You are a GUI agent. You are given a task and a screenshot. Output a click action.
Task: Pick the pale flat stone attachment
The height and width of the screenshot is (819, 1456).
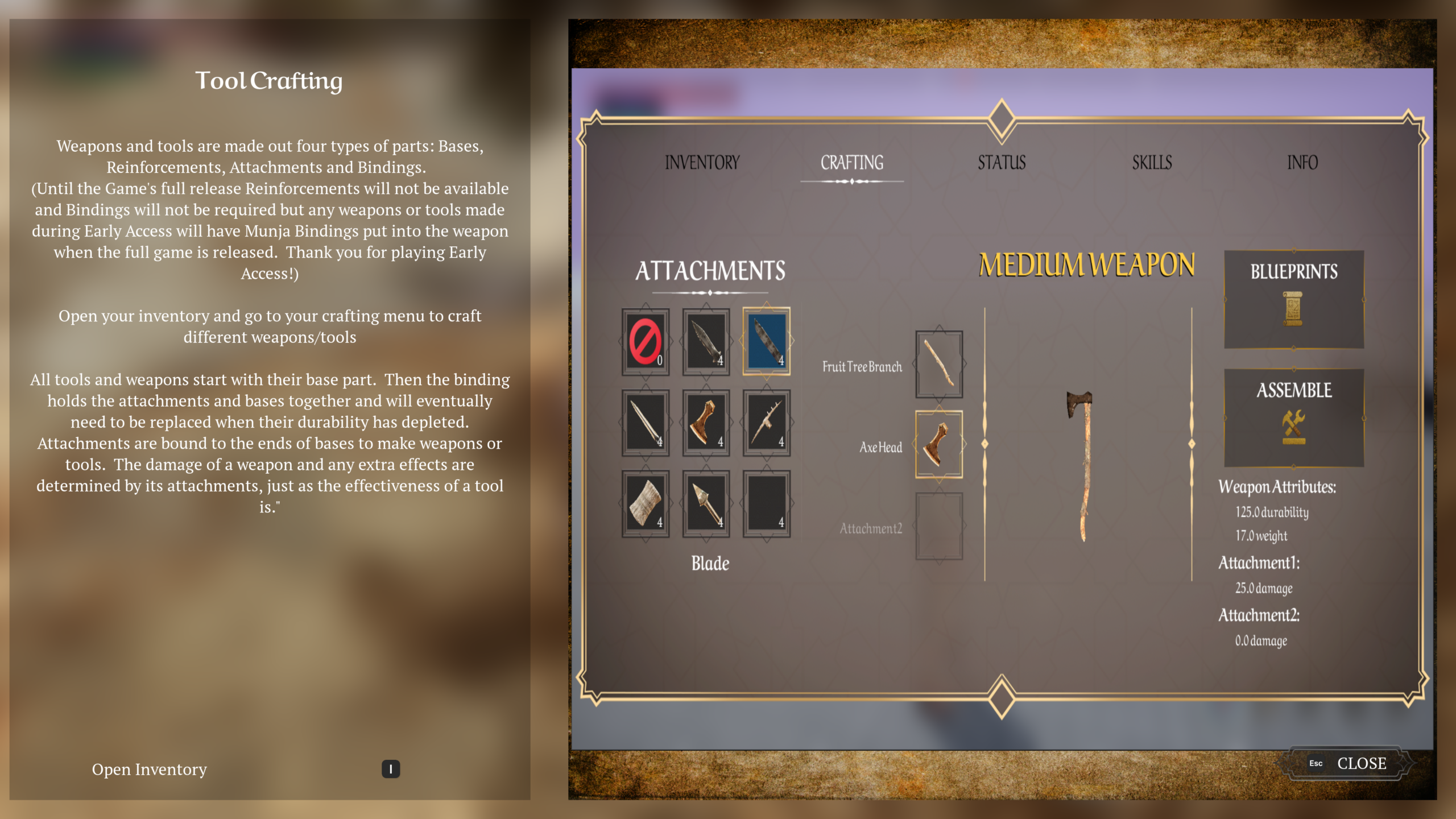click(x=645, y=503)
